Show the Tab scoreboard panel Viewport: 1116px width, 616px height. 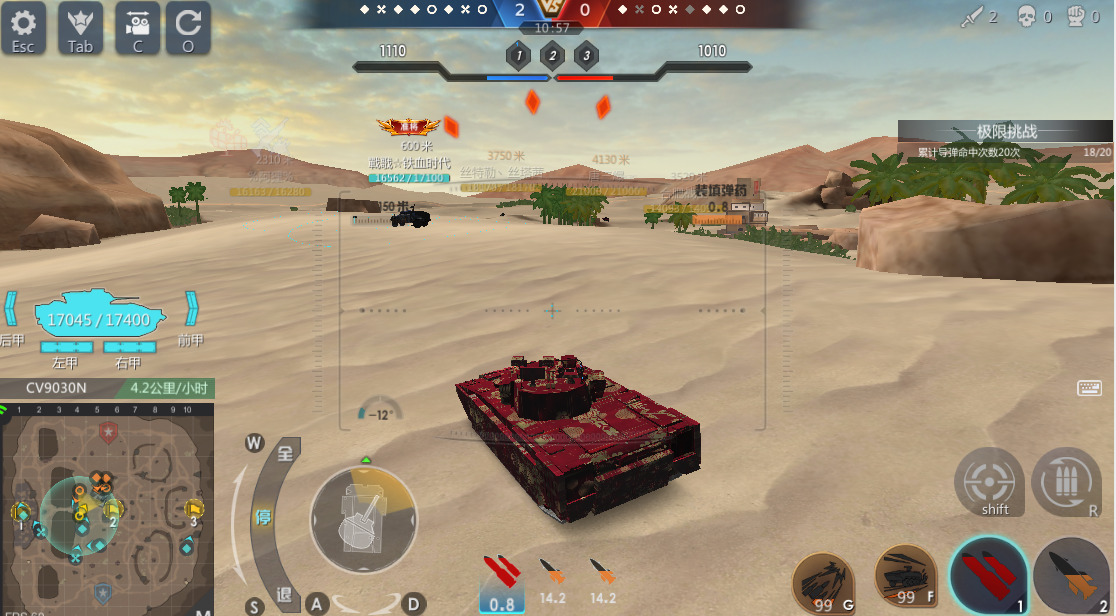81,27
